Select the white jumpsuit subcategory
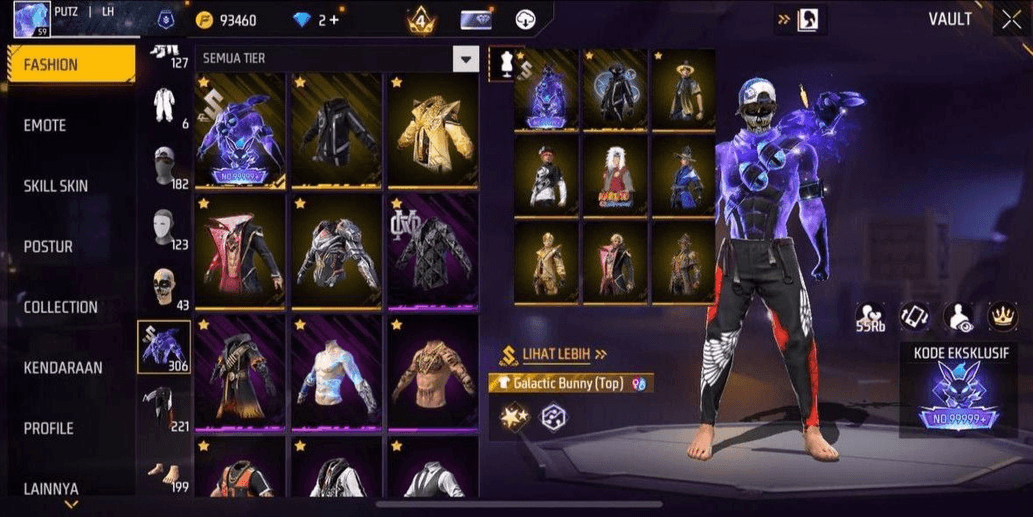 pos(163,104)
